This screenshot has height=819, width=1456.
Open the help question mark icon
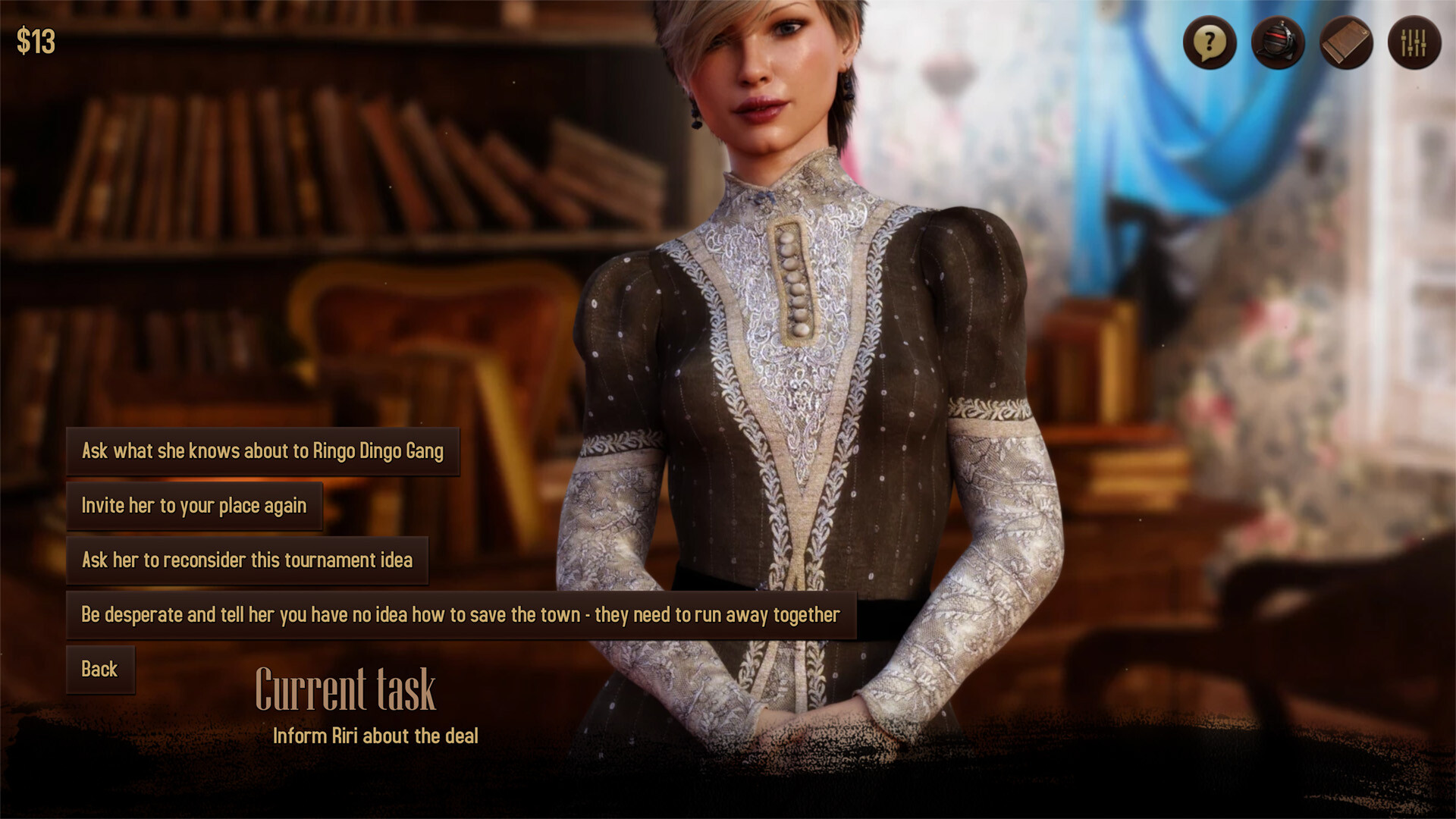coord(1209,43)
